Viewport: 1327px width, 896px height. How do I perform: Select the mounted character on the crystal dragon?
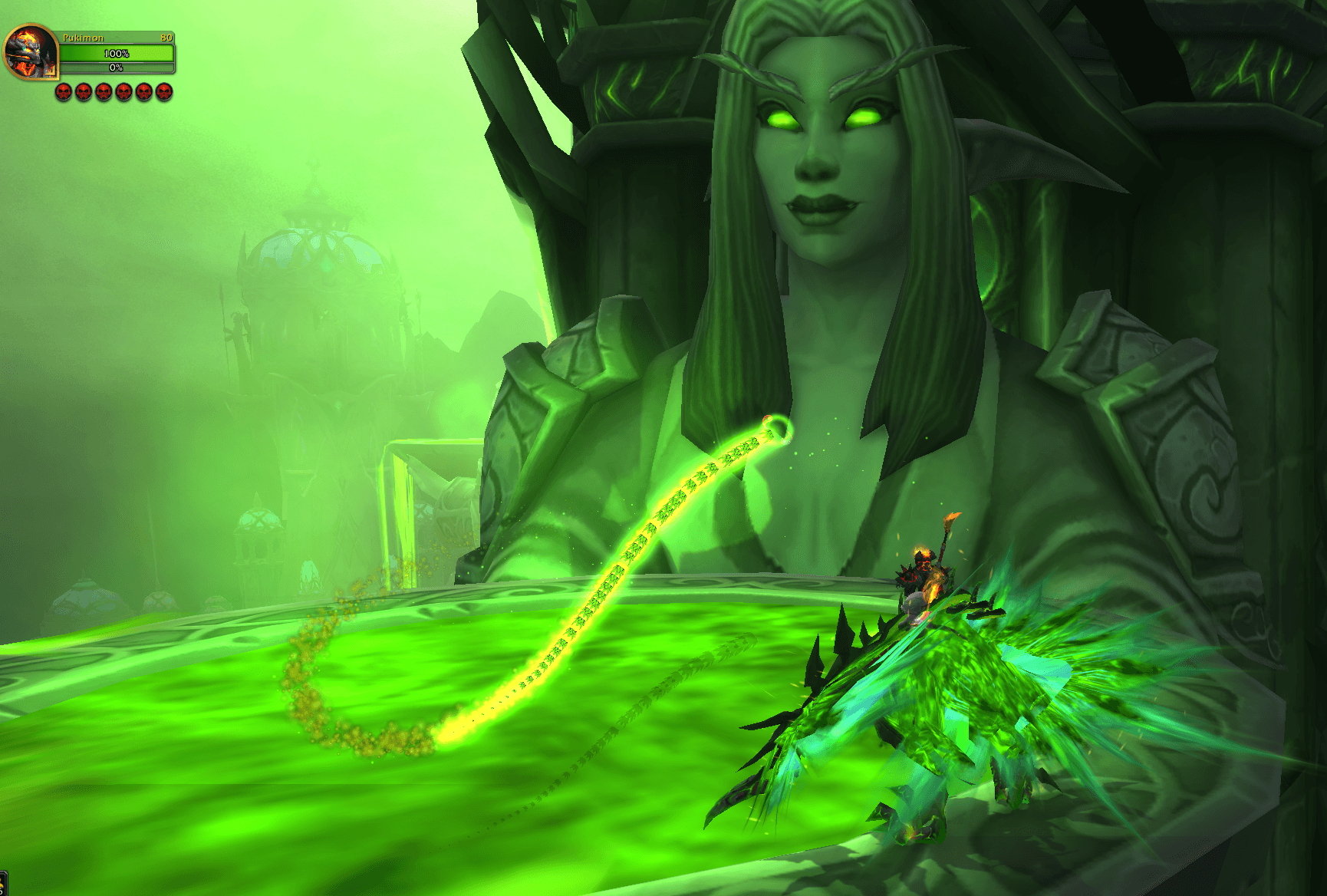[x=925, y=575]
